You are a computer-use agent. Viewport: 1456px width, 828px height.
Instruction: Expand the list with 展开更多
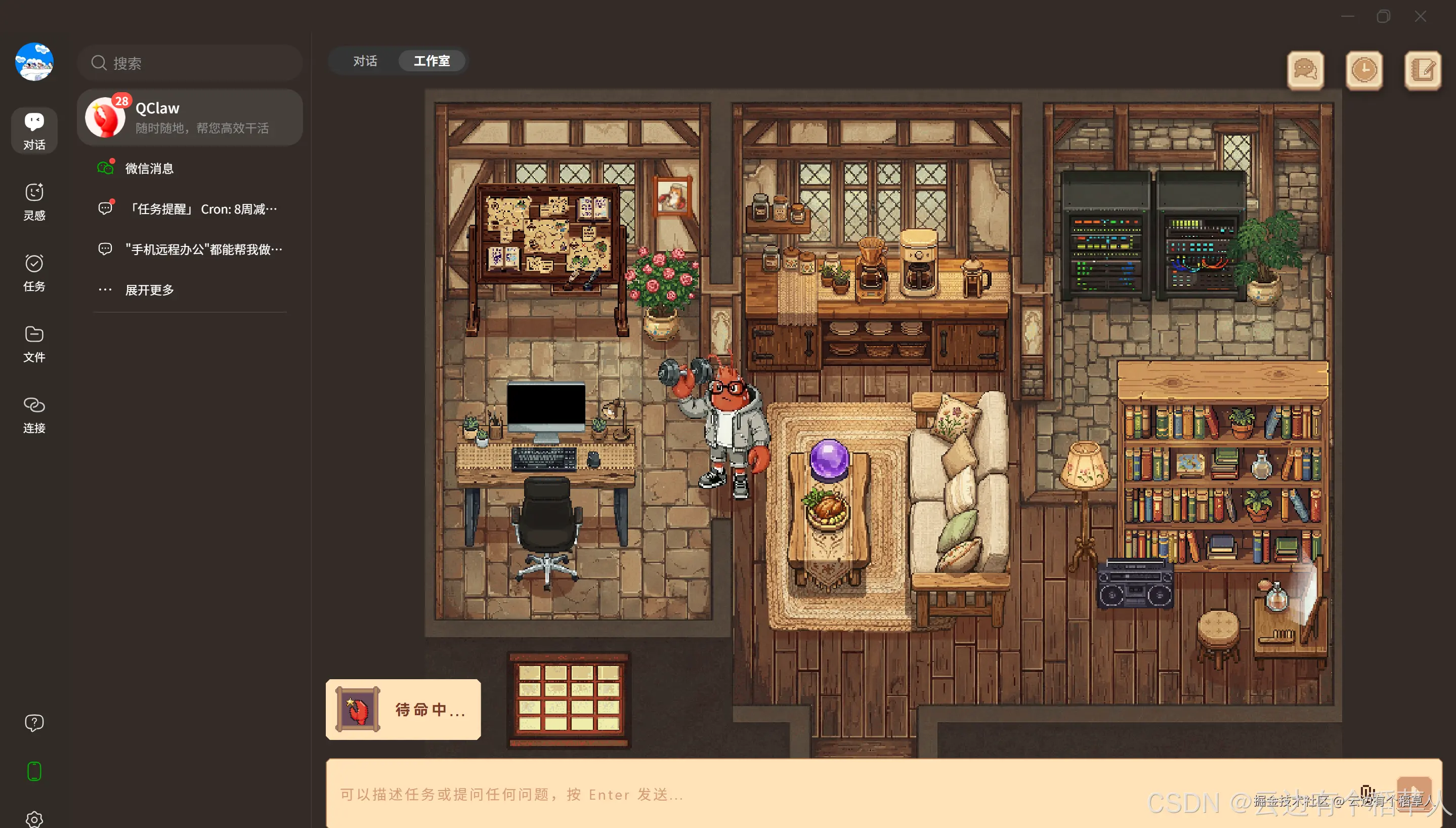click(149, 290)
